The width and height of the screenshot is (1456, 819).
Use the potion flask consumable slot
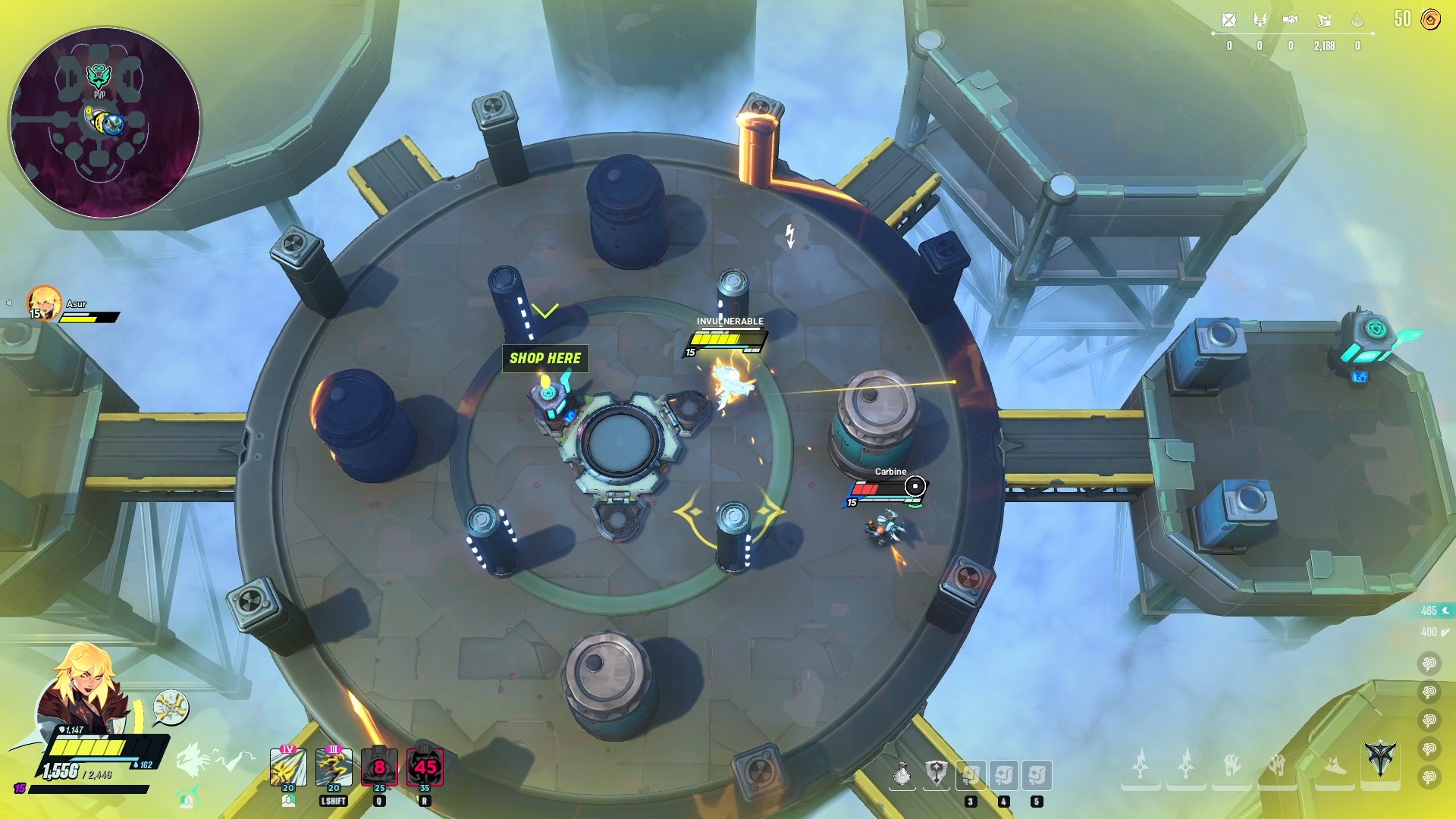click(902, 775)
